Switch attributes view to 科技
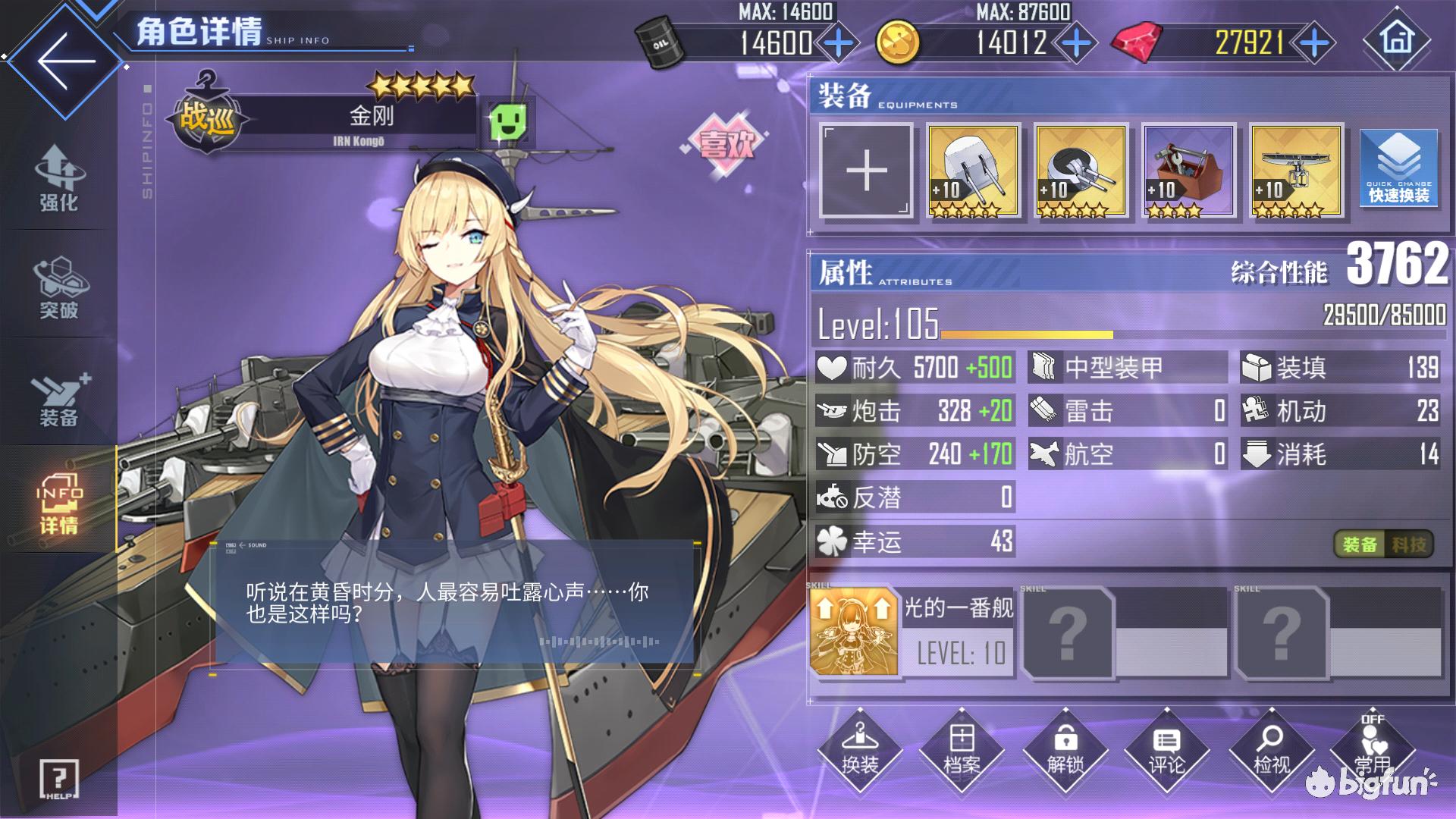The image size is (1456, 819). pos(1408,544)
